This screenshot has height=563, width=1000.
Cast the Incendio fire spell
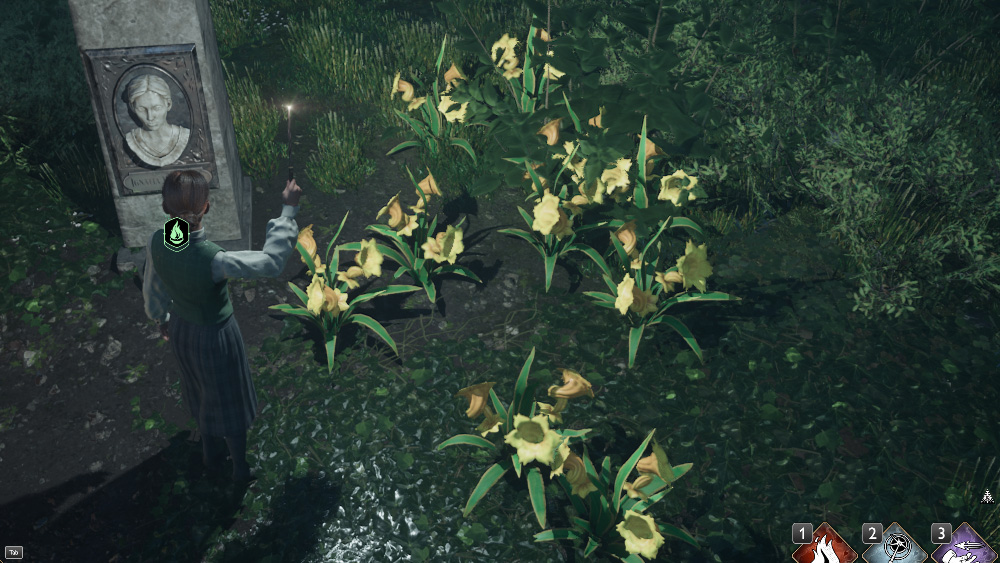826,546
